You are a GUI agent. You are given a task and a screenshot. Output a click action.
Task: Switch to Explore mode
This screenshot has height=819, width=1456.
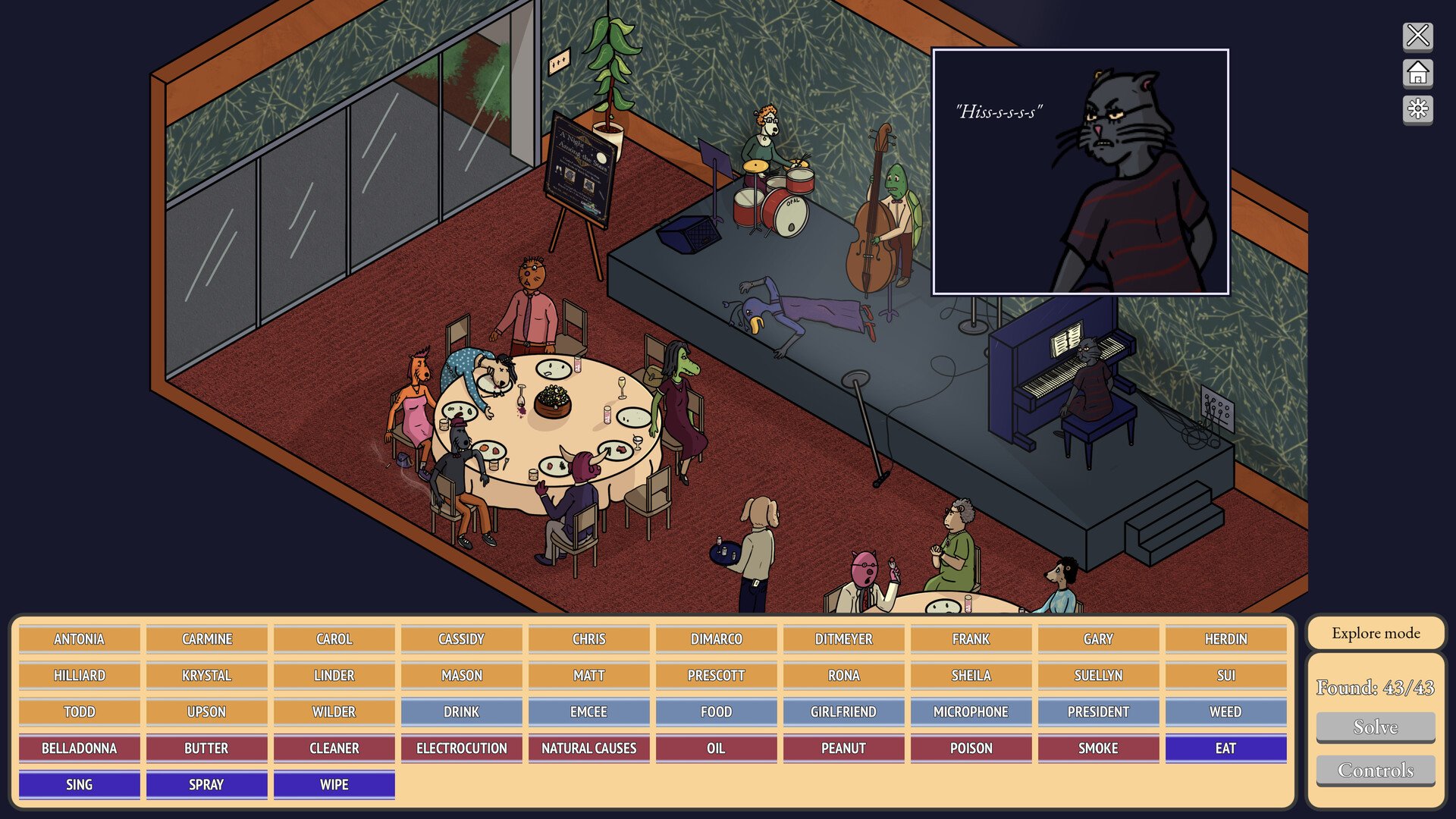click(x=1376, y=633)
